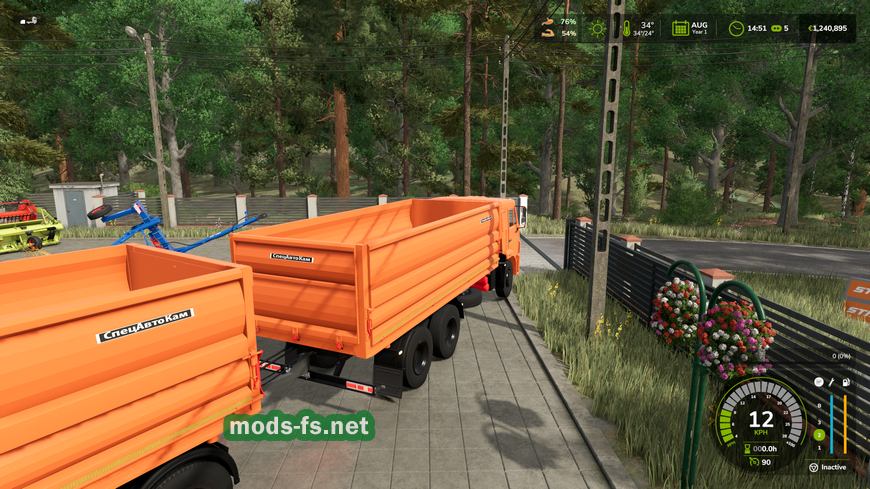Click the fuel pump icon
Screen dimensions: 870x489
click(845, 382)
